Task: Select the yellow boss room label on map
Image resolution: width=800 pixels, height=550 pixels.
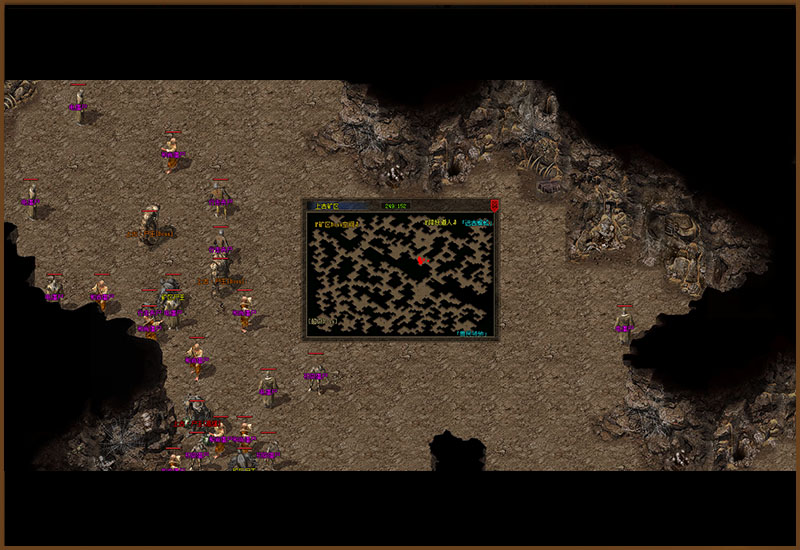Action: click(338, 224)
